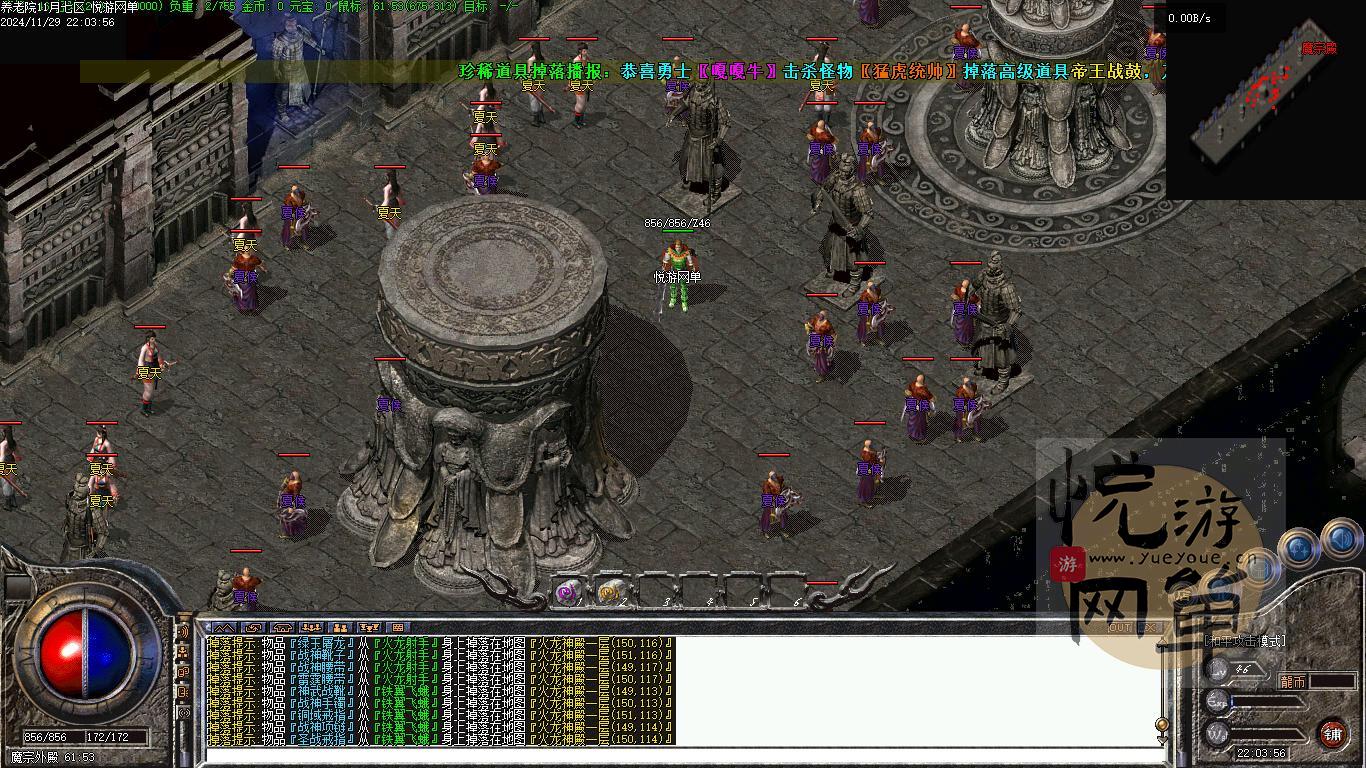Click the round Lv badge near the level bar
This screenshot has width=1366, height=768.
[x=1218, y=670]
